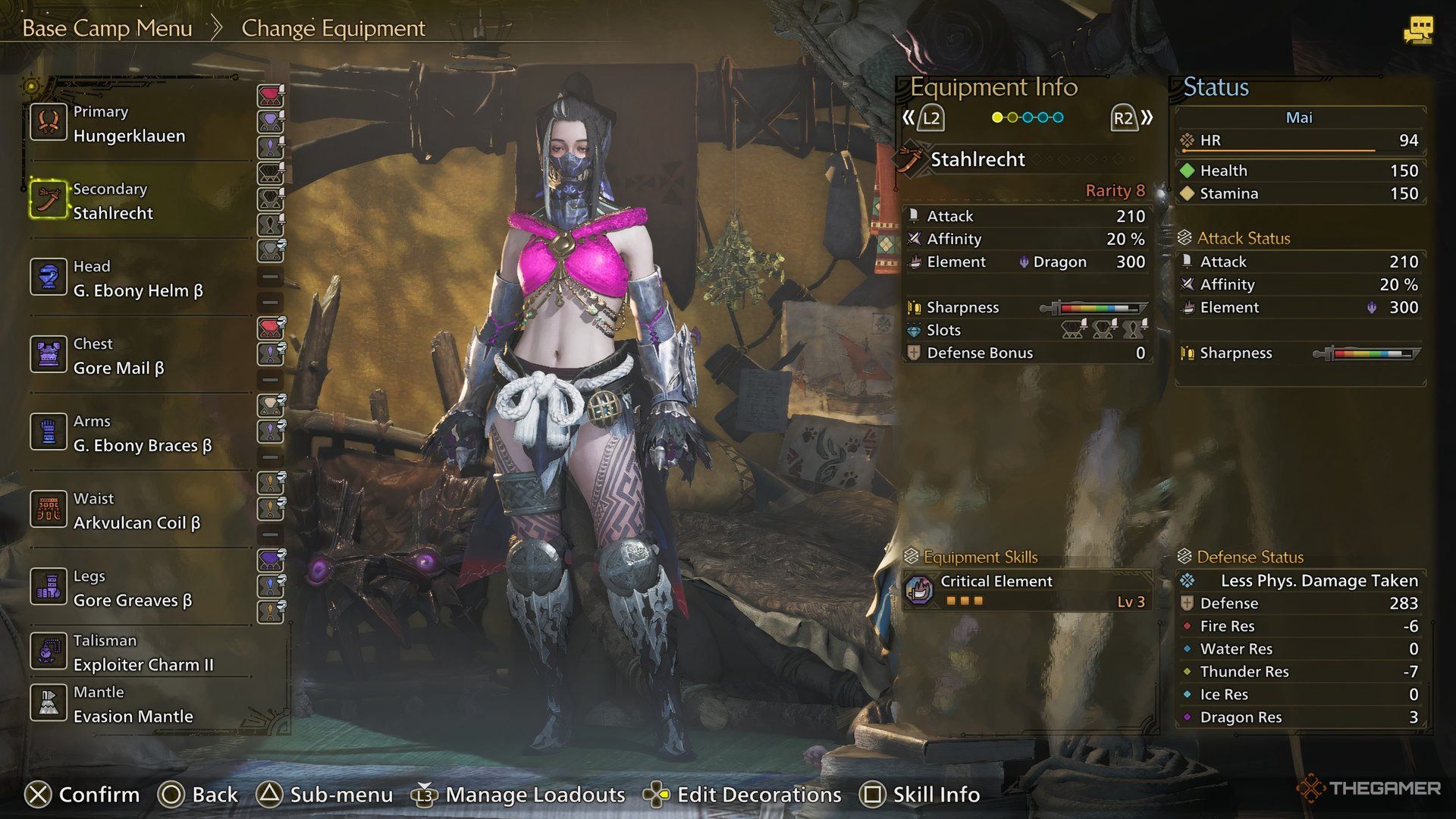Click the Confirm option in the footer
Screen dimensions: 1456x819
(x=83, y=795)
